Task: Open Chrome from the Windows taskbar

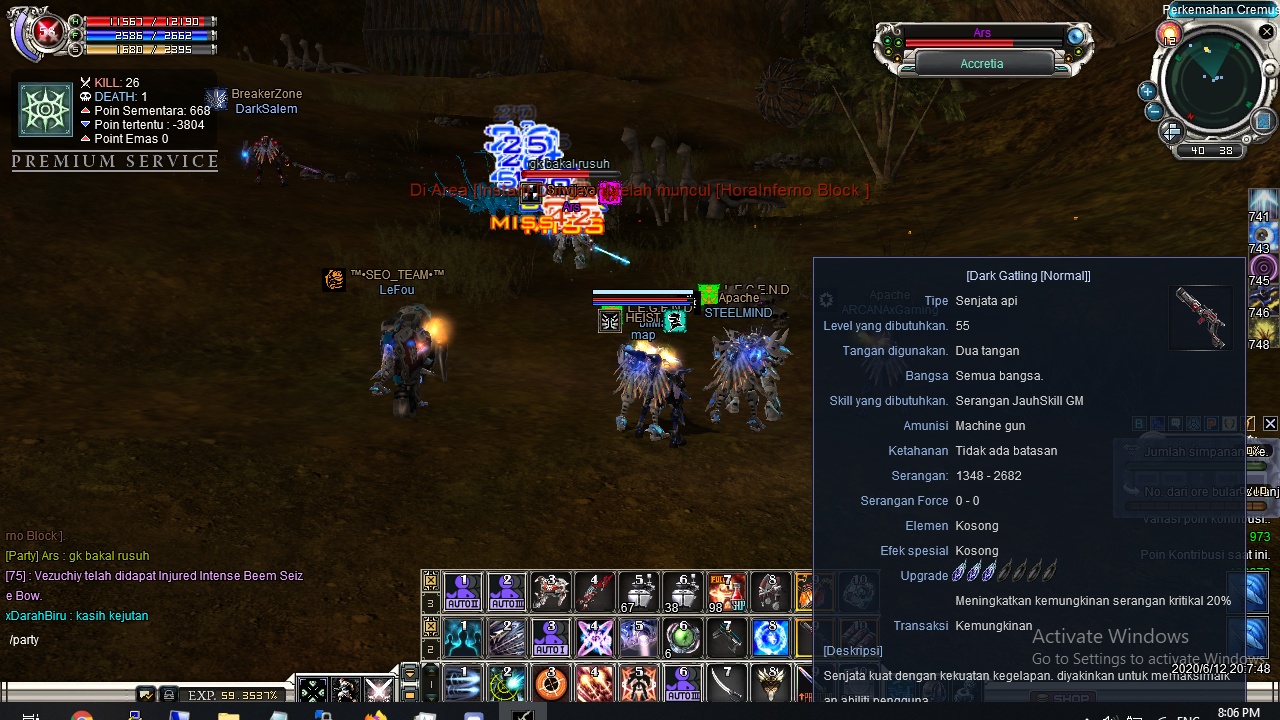Action: click(x=82, y=714)
